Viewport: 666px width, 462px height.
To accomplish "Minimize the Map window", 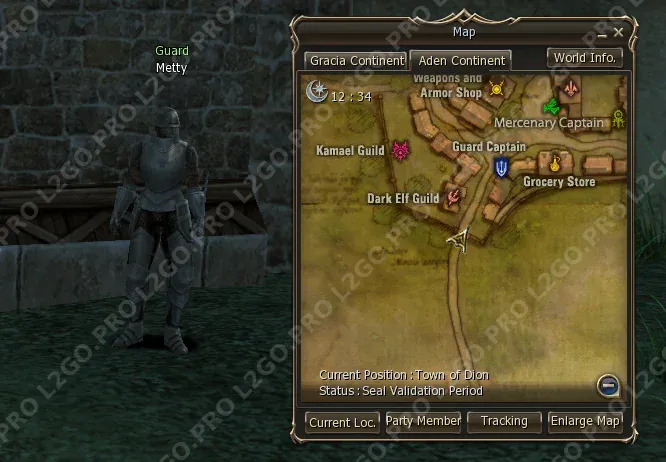I will click(602, 33).
